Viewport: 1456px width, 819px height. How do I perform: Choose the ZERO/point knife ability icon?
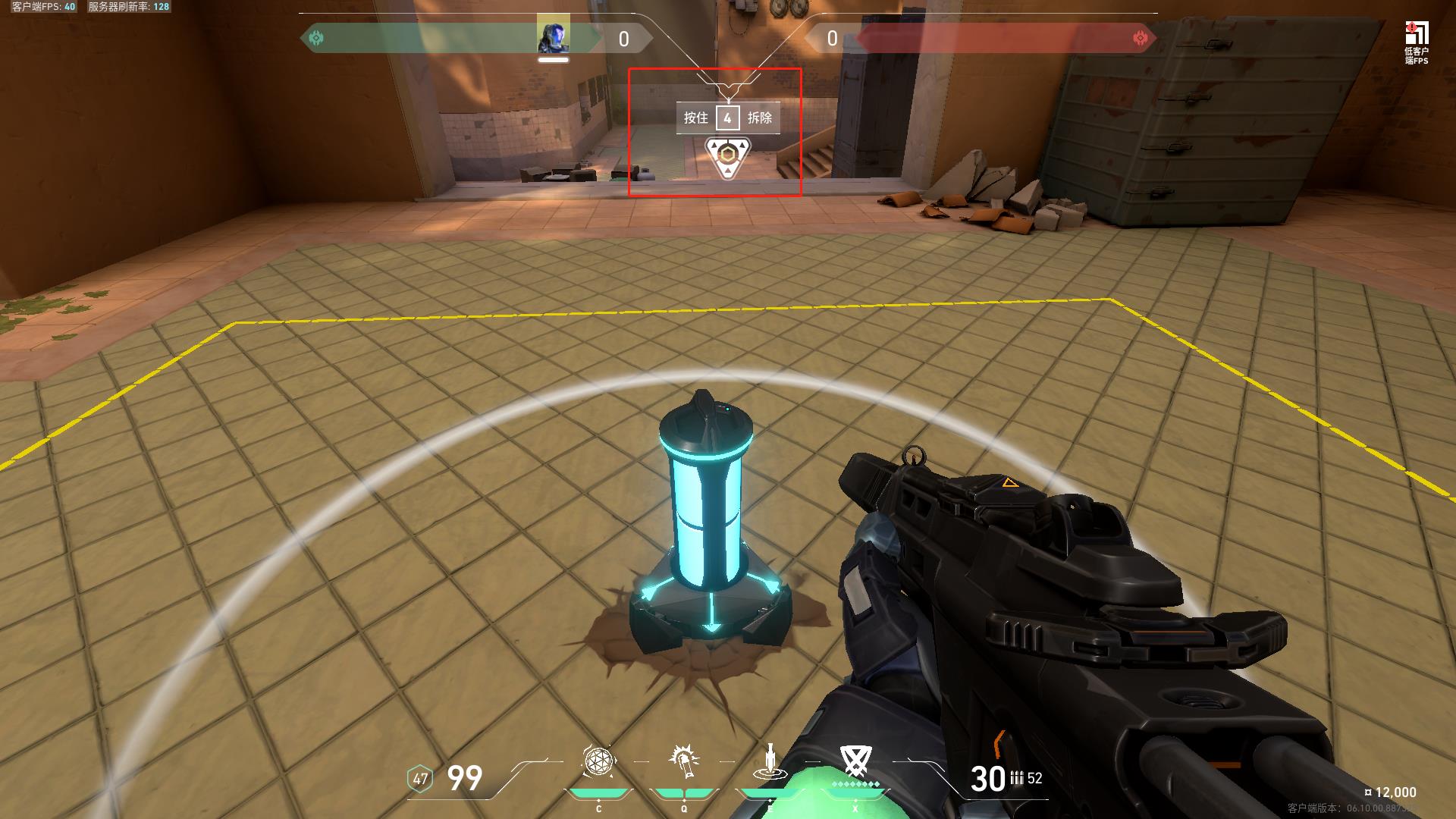tap(770, 761)
